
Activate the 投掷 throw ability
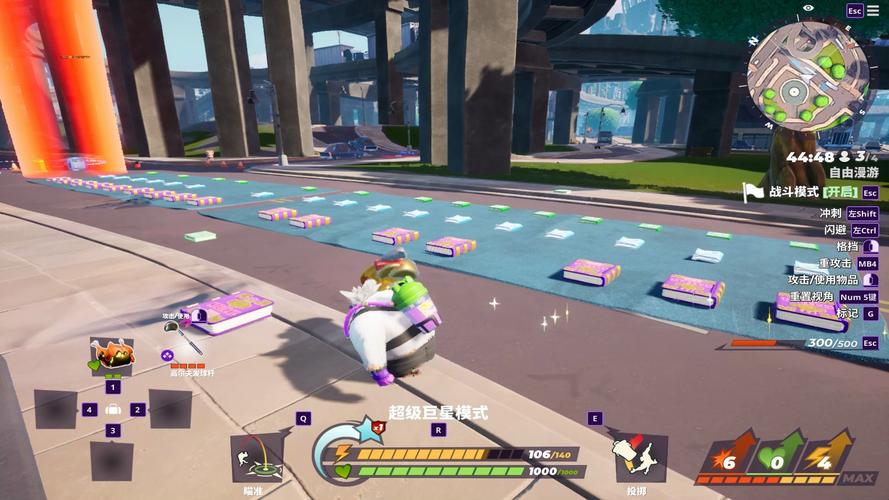click(638, 456)
